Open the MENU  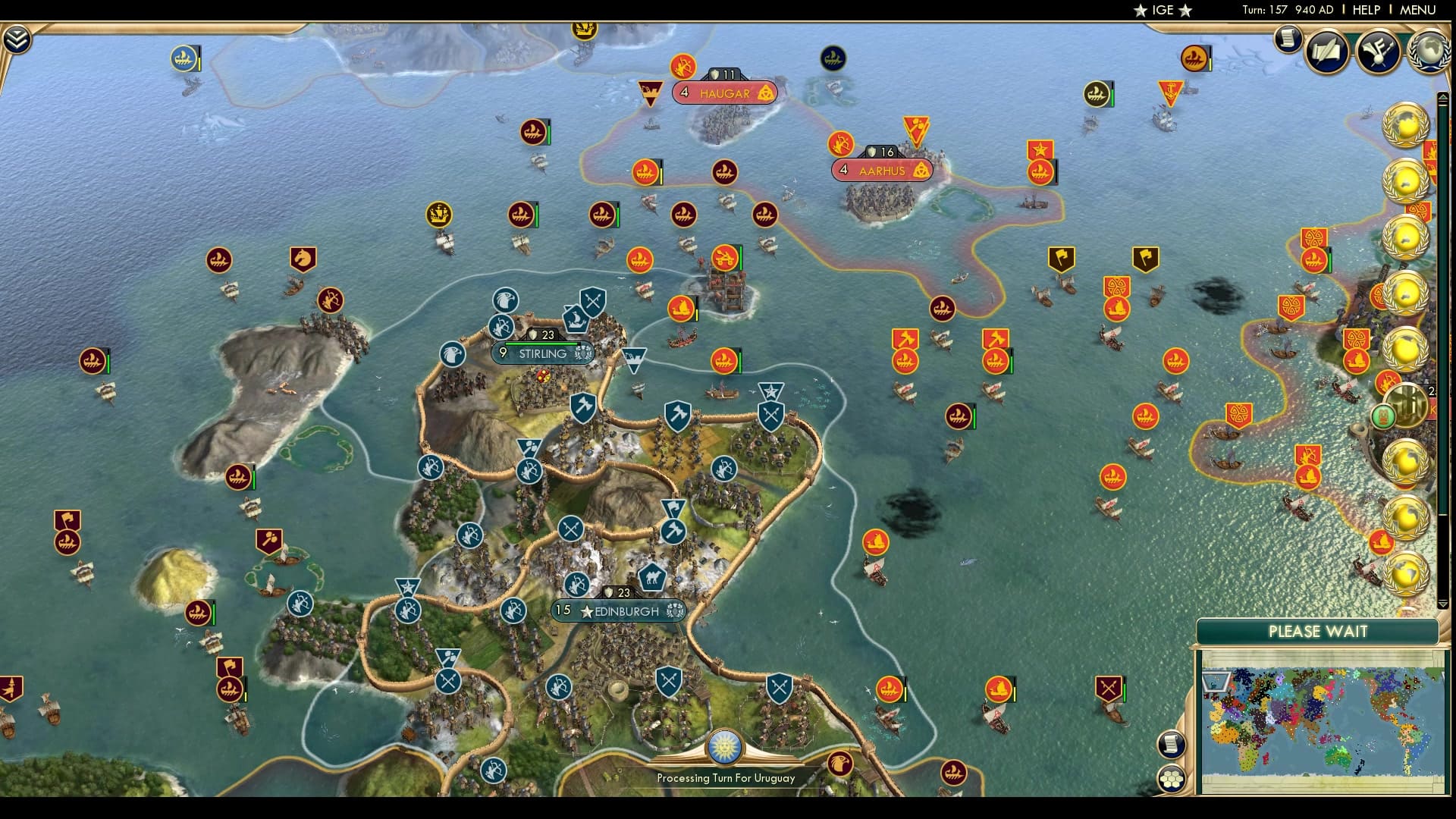[x=1421, y=11]
